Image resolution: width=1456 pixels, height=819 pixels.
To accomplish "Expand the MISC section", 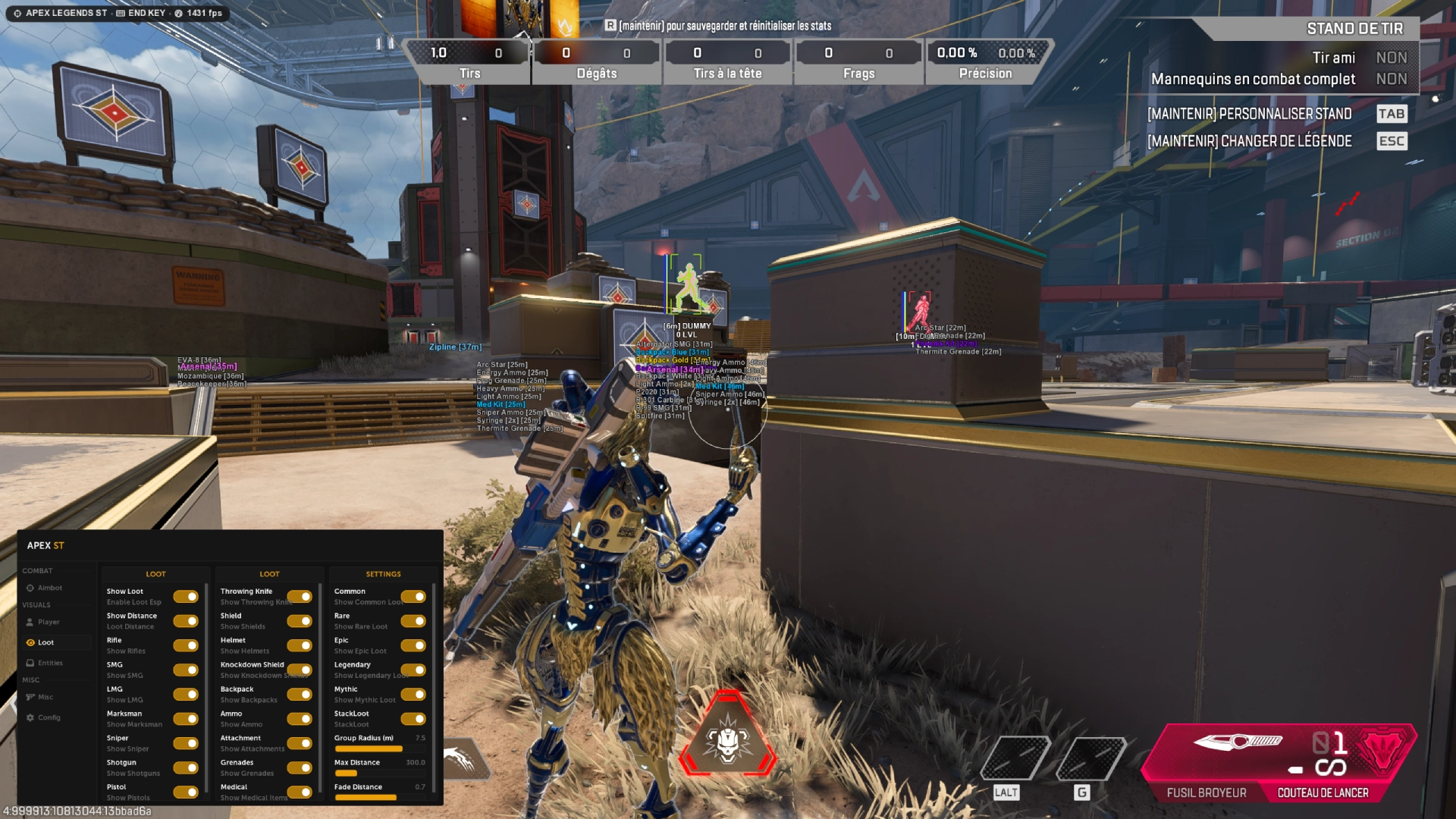I will [x=31, y=679].
